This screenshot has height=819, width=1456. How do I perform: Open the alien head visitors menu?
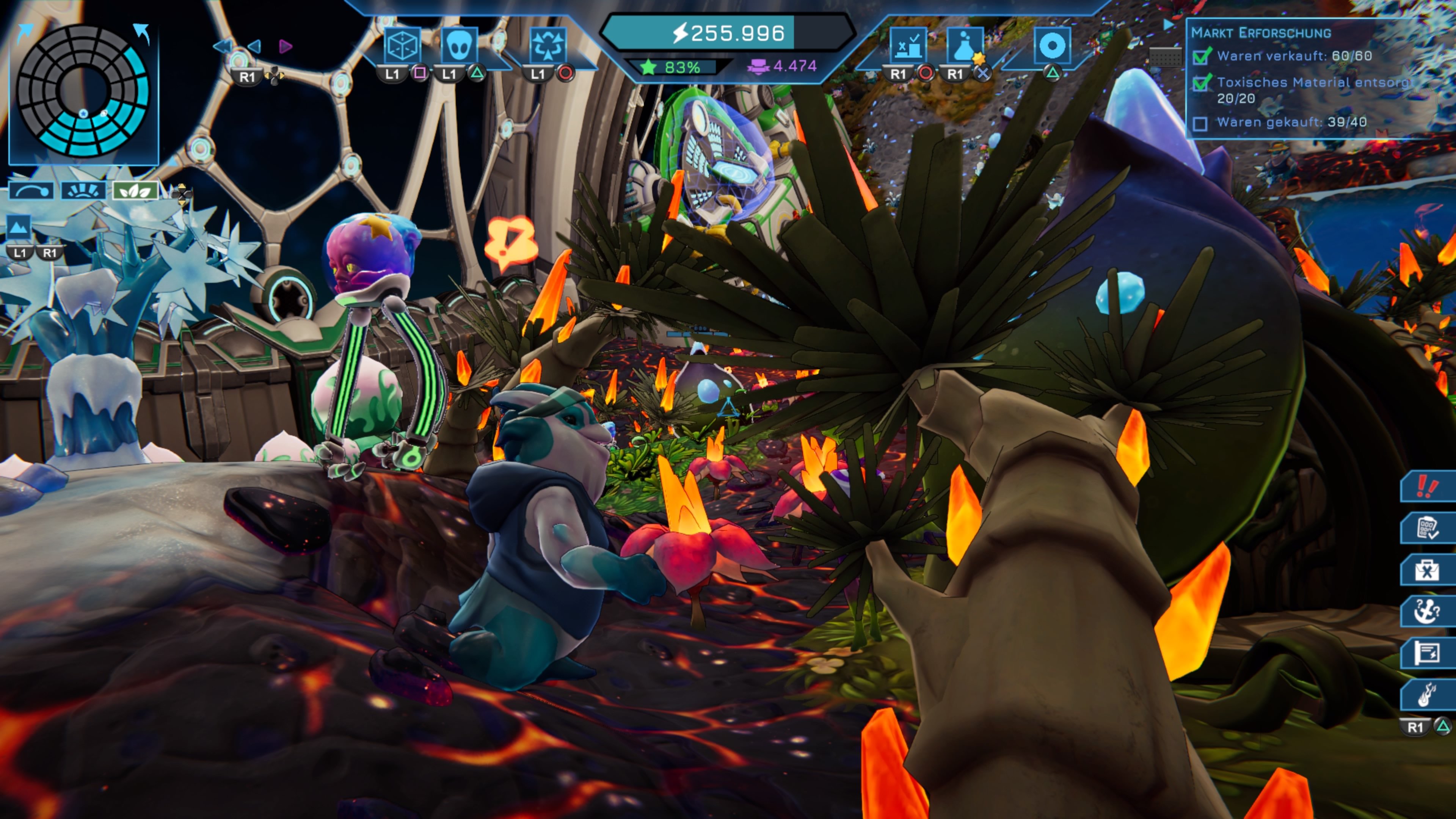(458, 45)
